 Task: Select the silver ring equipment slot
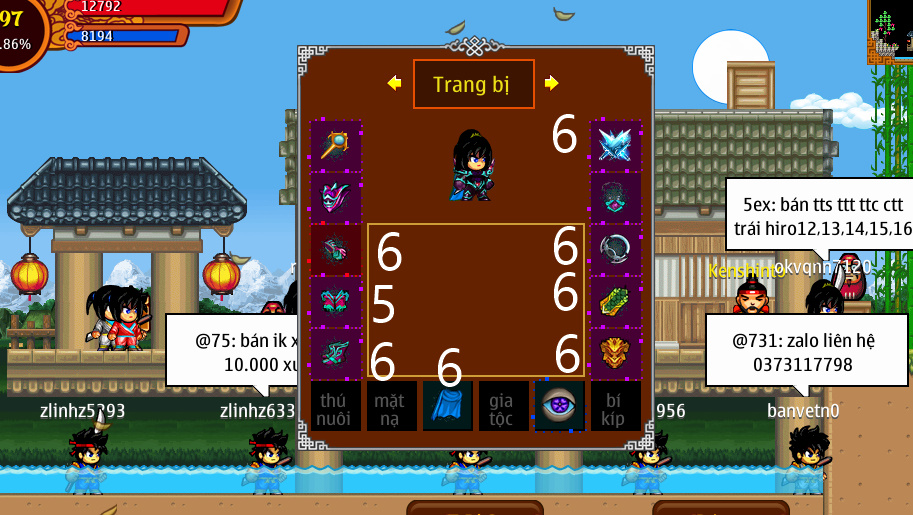[615, 250]
